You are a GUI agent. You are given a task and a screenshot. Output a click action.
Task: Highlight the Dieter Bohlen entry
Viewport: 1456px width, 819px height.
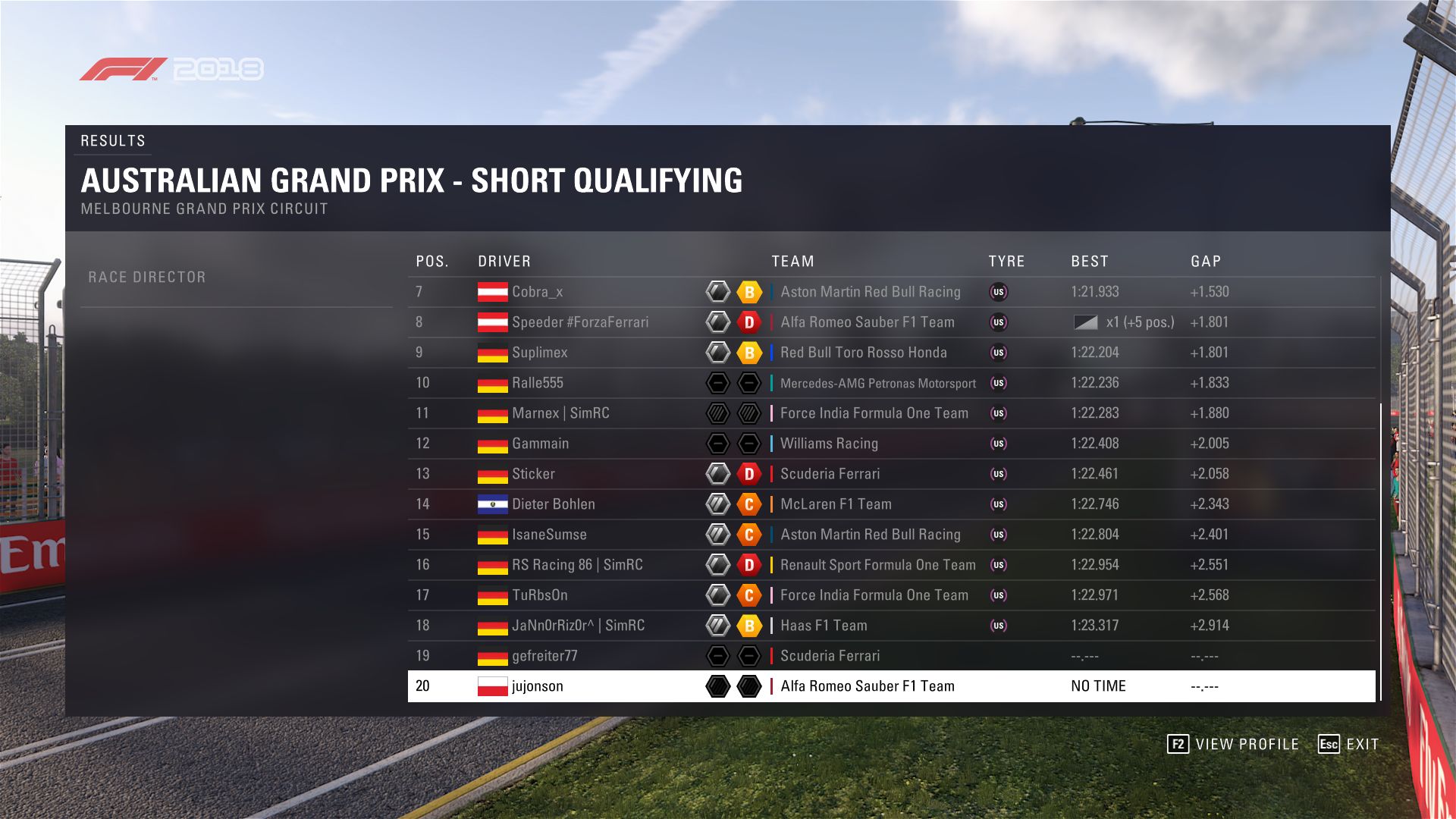[553, 504]
